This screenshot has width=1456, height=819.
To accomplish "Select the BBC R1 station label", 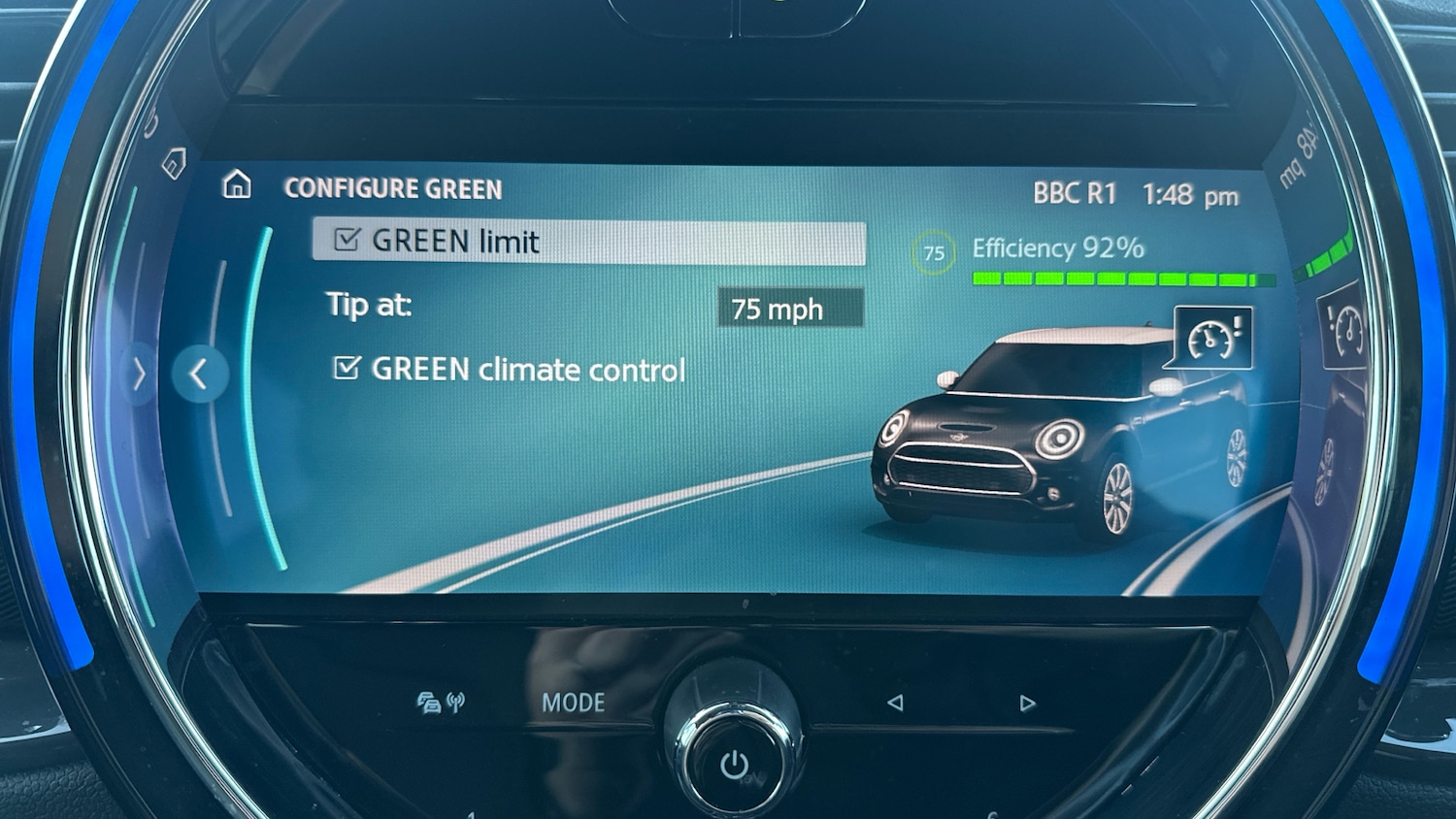I will 1074,193.
